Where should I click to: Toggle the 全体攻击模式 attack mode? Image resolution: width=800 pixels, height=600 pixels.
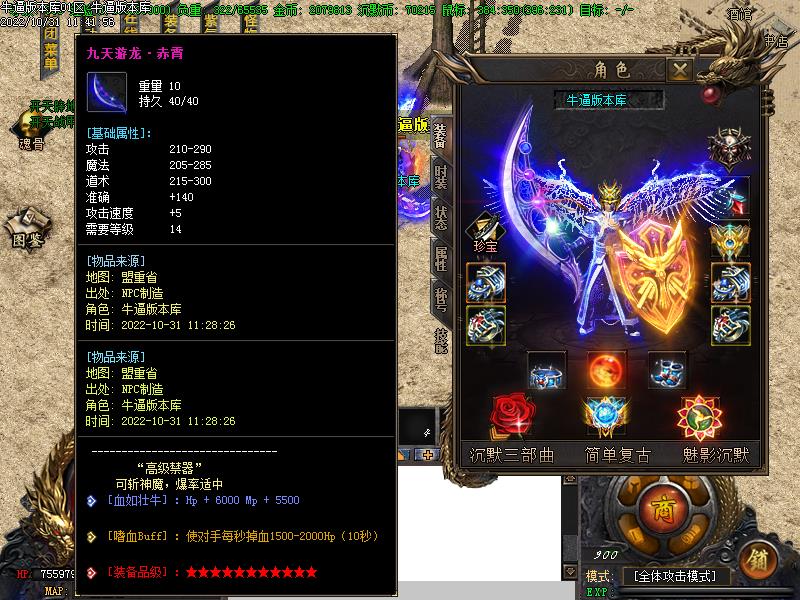(x=675, y=577)
